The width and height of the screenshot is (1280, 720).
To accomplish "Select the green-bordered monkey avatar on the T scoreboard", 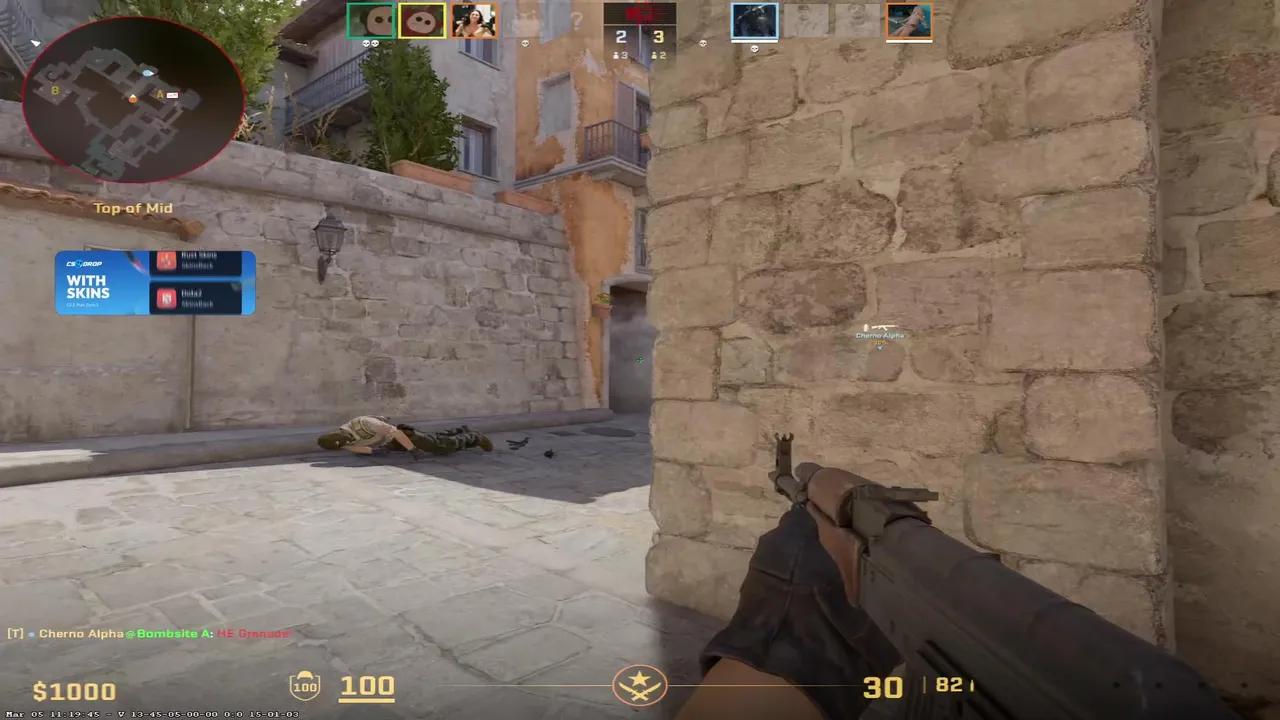I will click(372, 20).
